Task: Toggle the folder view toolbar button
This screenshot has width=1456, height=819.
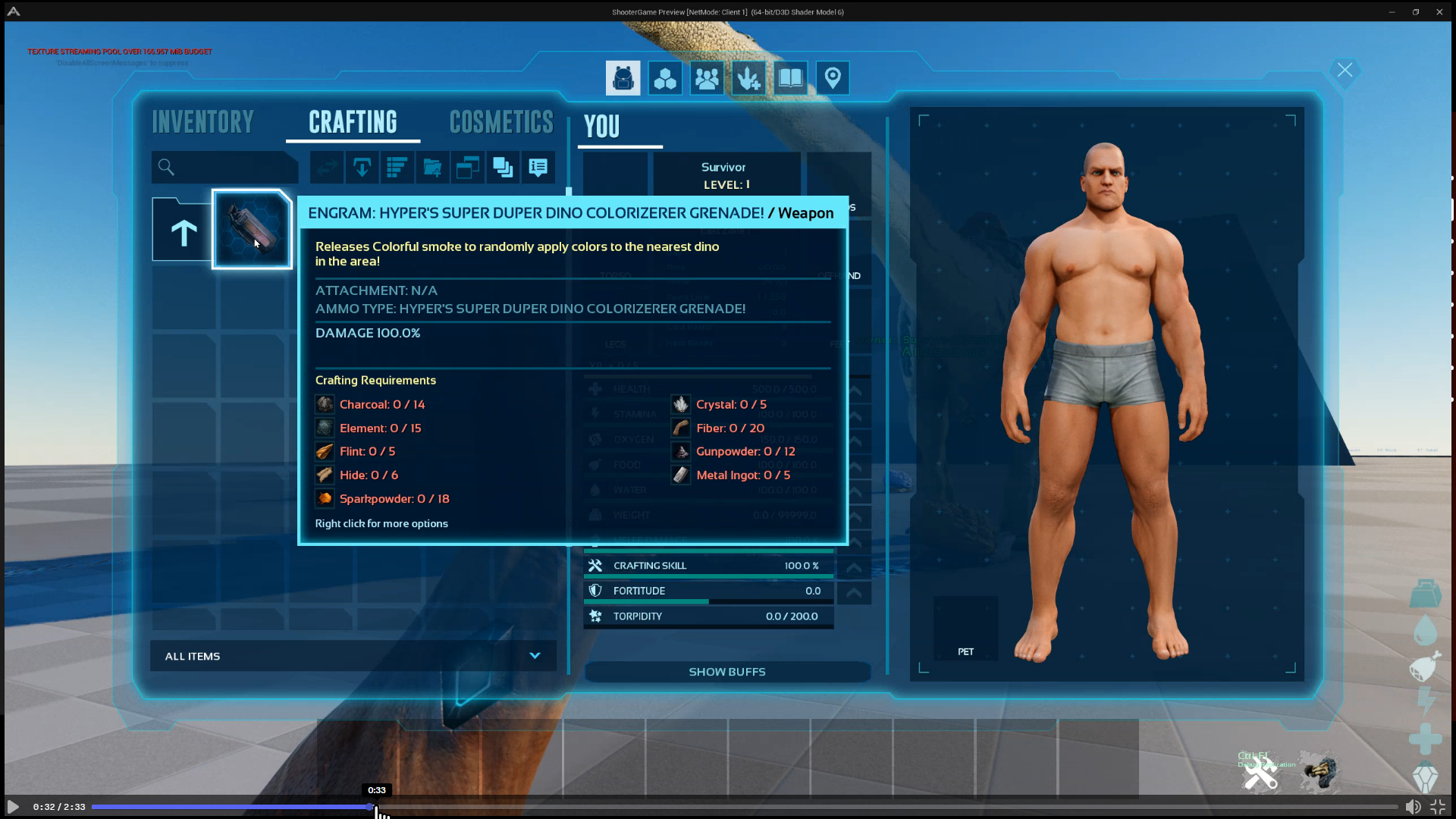Action: point(432,168)
